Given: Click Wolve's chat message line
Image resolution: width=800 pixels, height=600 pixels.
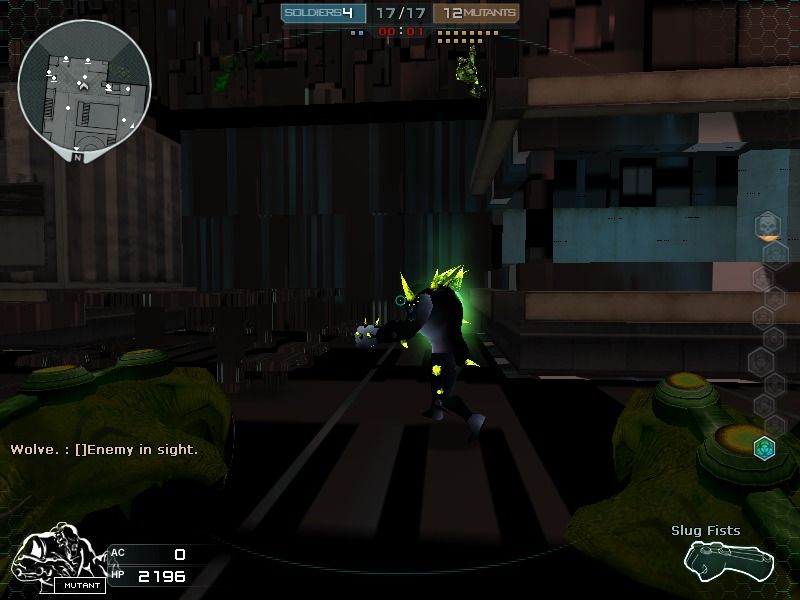Looking at the screenshot, I should [x=104, y=449].
